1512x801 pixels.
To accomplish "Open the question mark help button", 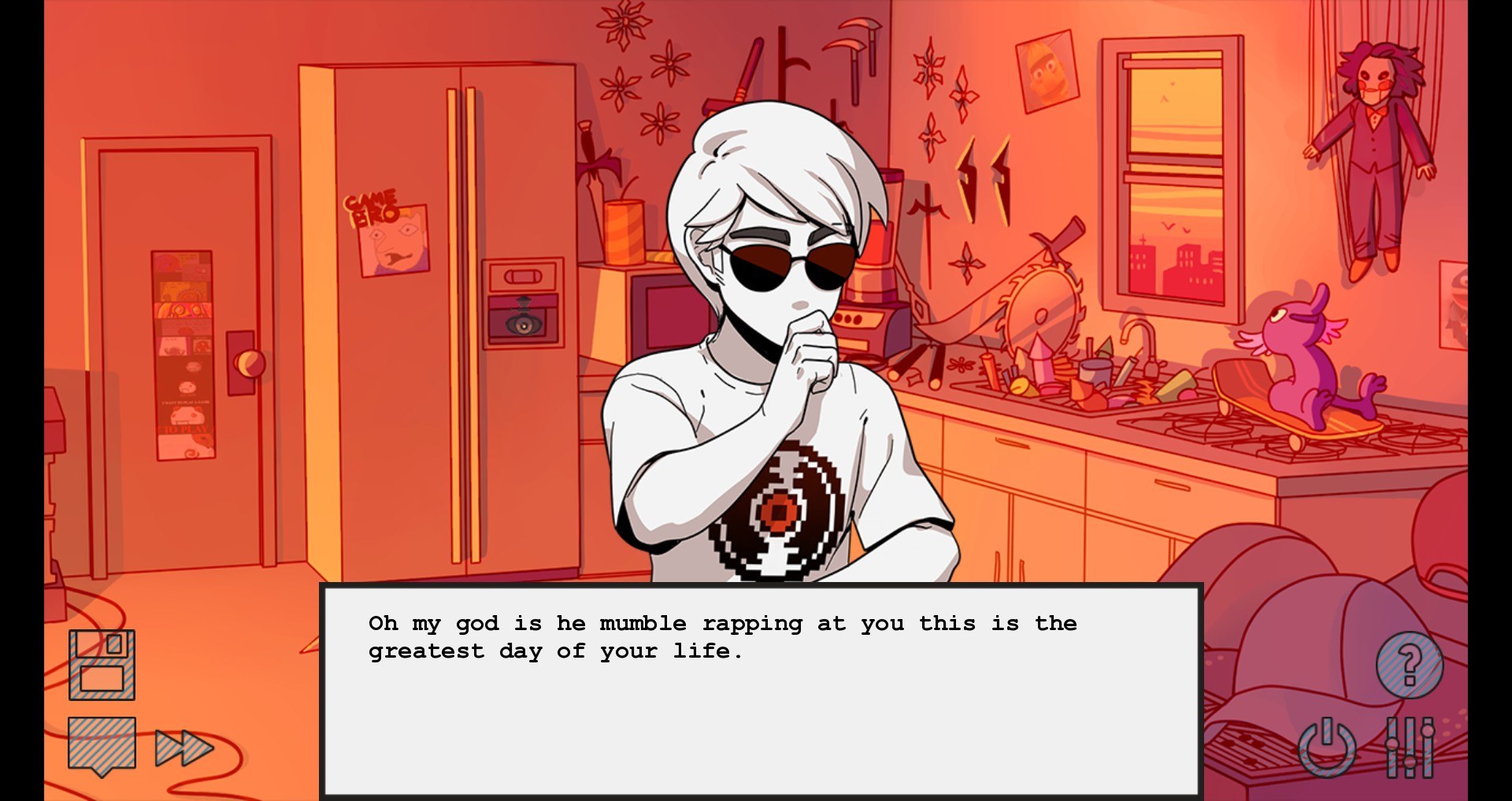I will [1409, 665].
